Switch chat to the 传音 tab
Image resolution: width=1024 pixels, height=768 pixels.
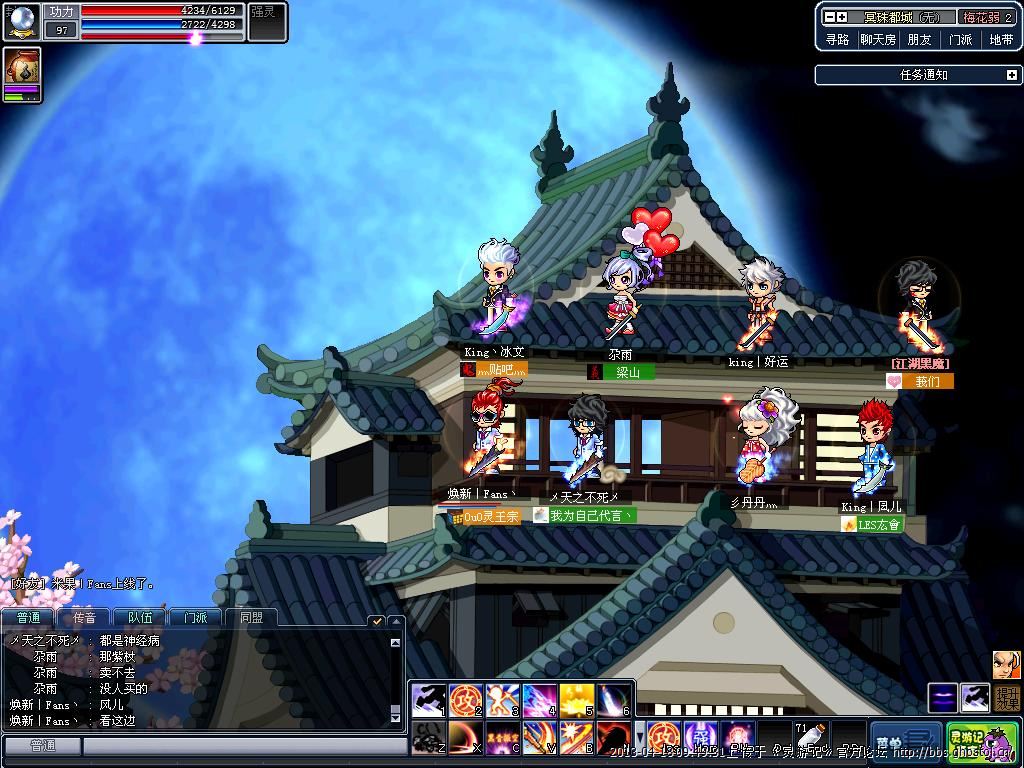pos(84,618)
